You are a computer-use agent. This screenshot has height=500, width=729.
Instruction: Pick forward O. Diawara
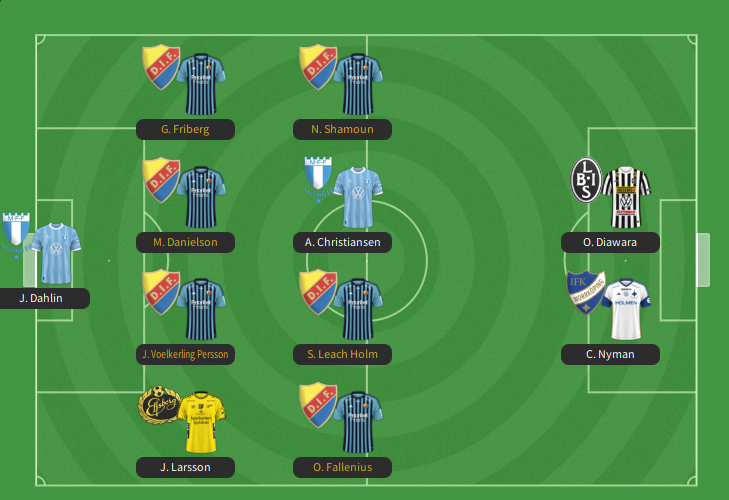coord(626,197)
